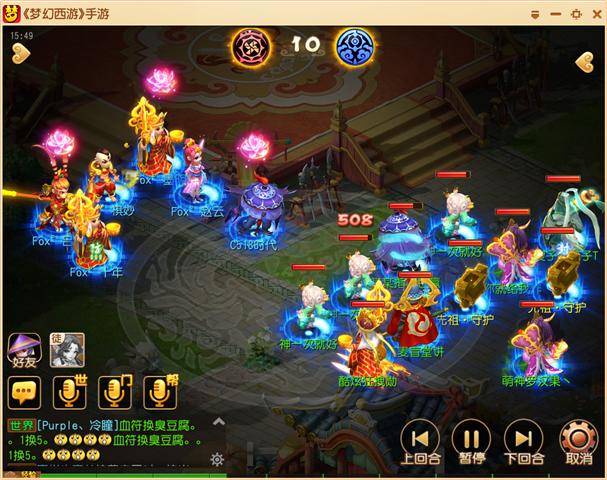Open the apprentice (徒) portrait icon
The width and height of the screenshot is (607, 480).
(x=67, y=348)
